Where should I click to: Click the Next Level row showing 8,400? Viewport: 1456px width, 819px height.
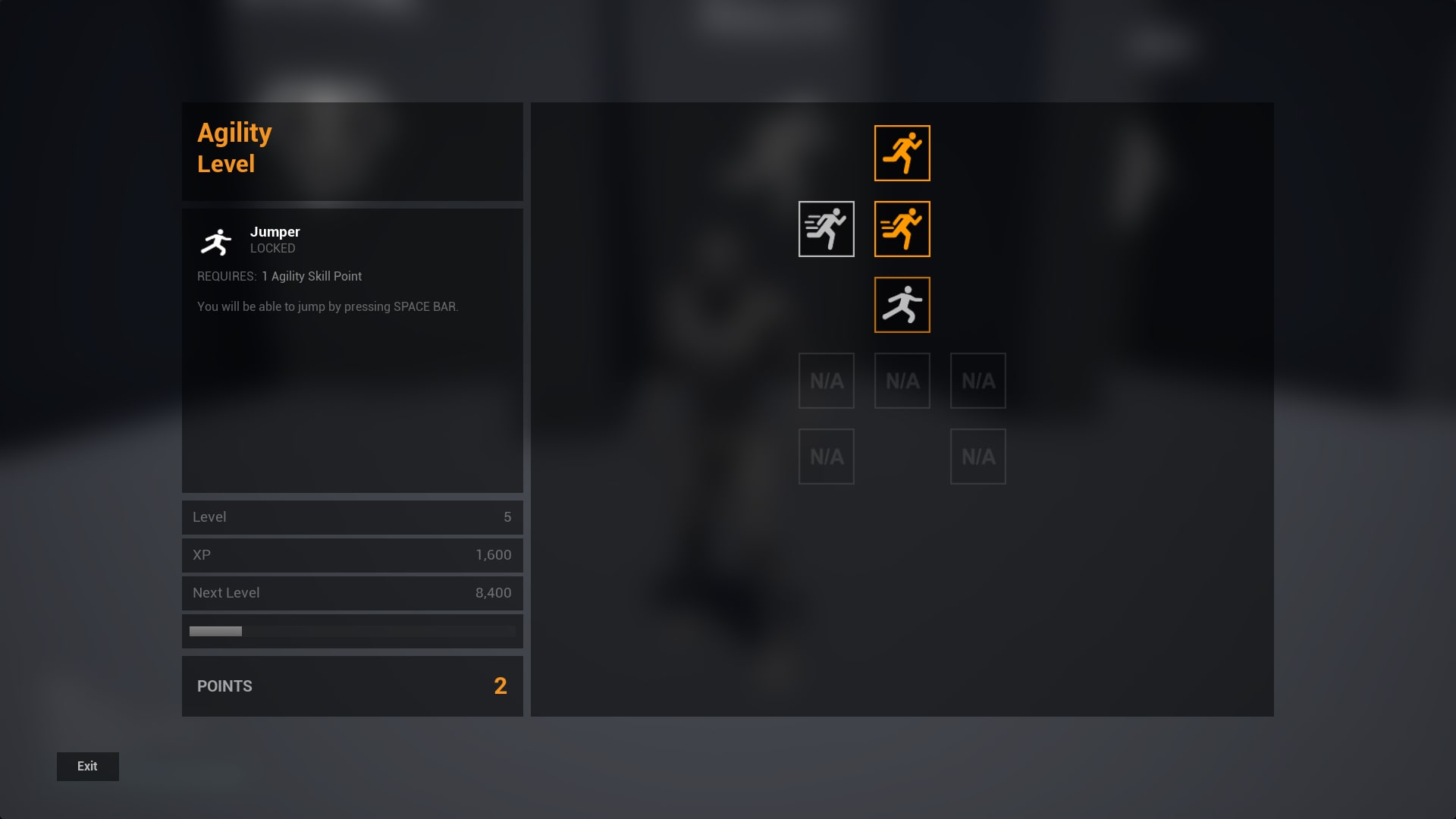[352, 593]
